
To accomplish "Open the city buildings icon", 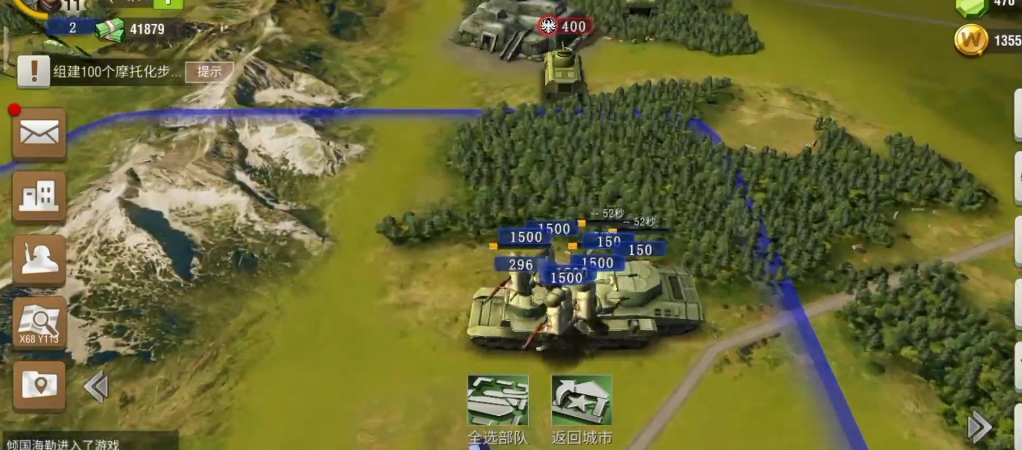I will (x=39, y=196).
